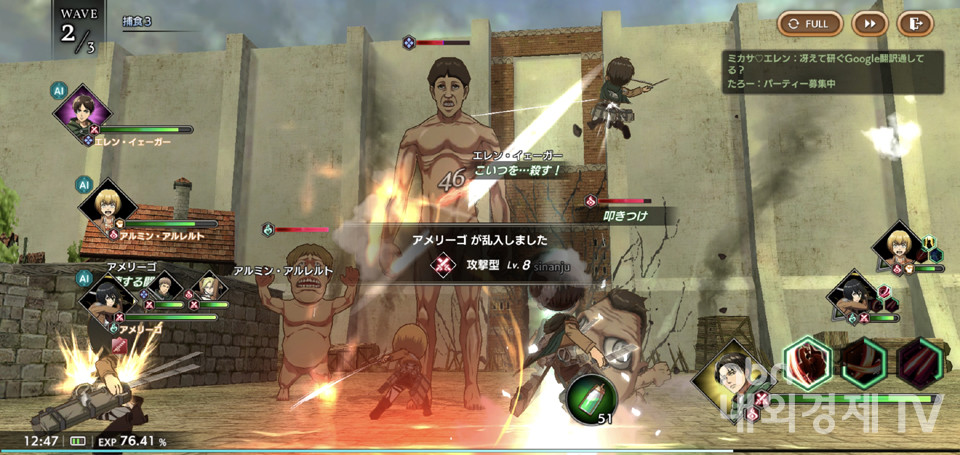Toggle the FULL auto-battle button

(x=810, y=24)
